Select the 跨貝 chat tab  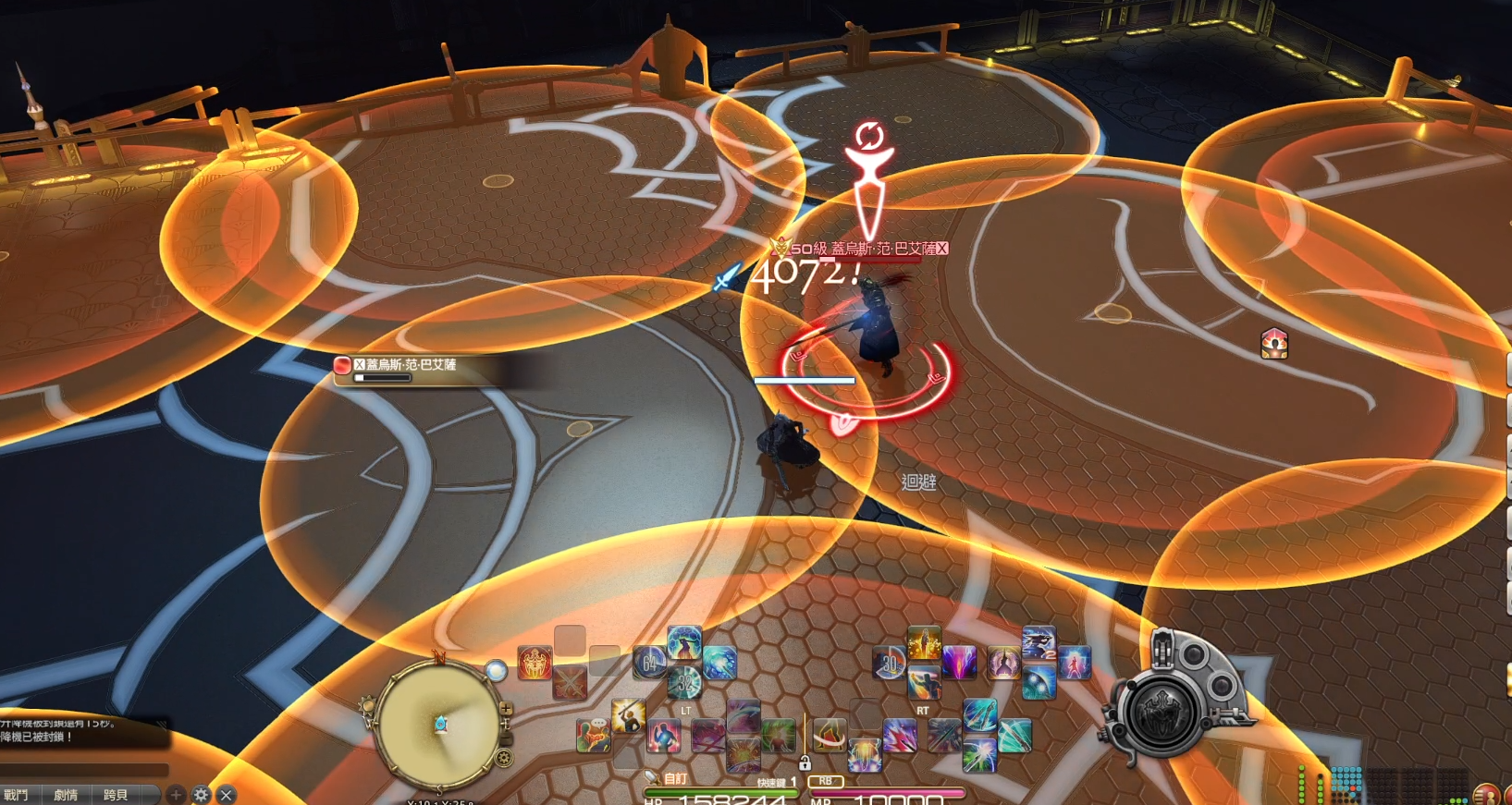pos(116,795)
